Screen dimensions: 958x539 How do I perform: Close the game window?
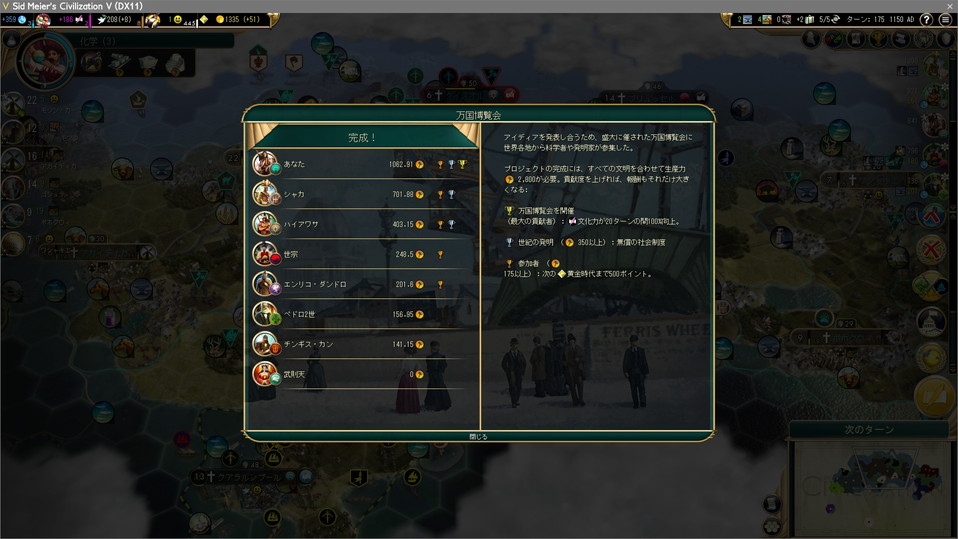click(949, 6)
